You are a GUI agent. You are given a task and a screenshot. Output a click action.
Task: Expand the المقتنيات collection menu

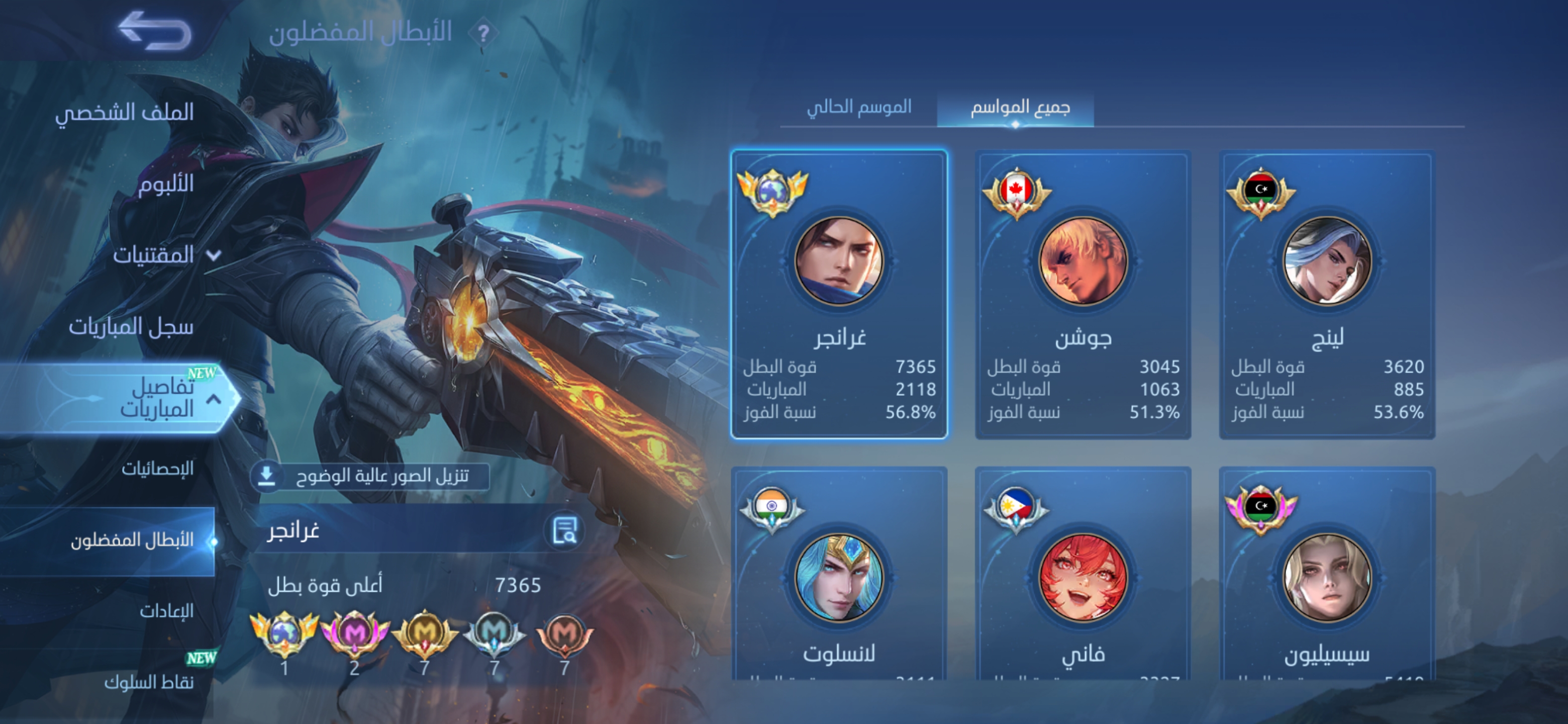pyautogui.click(x=164, y=254)
